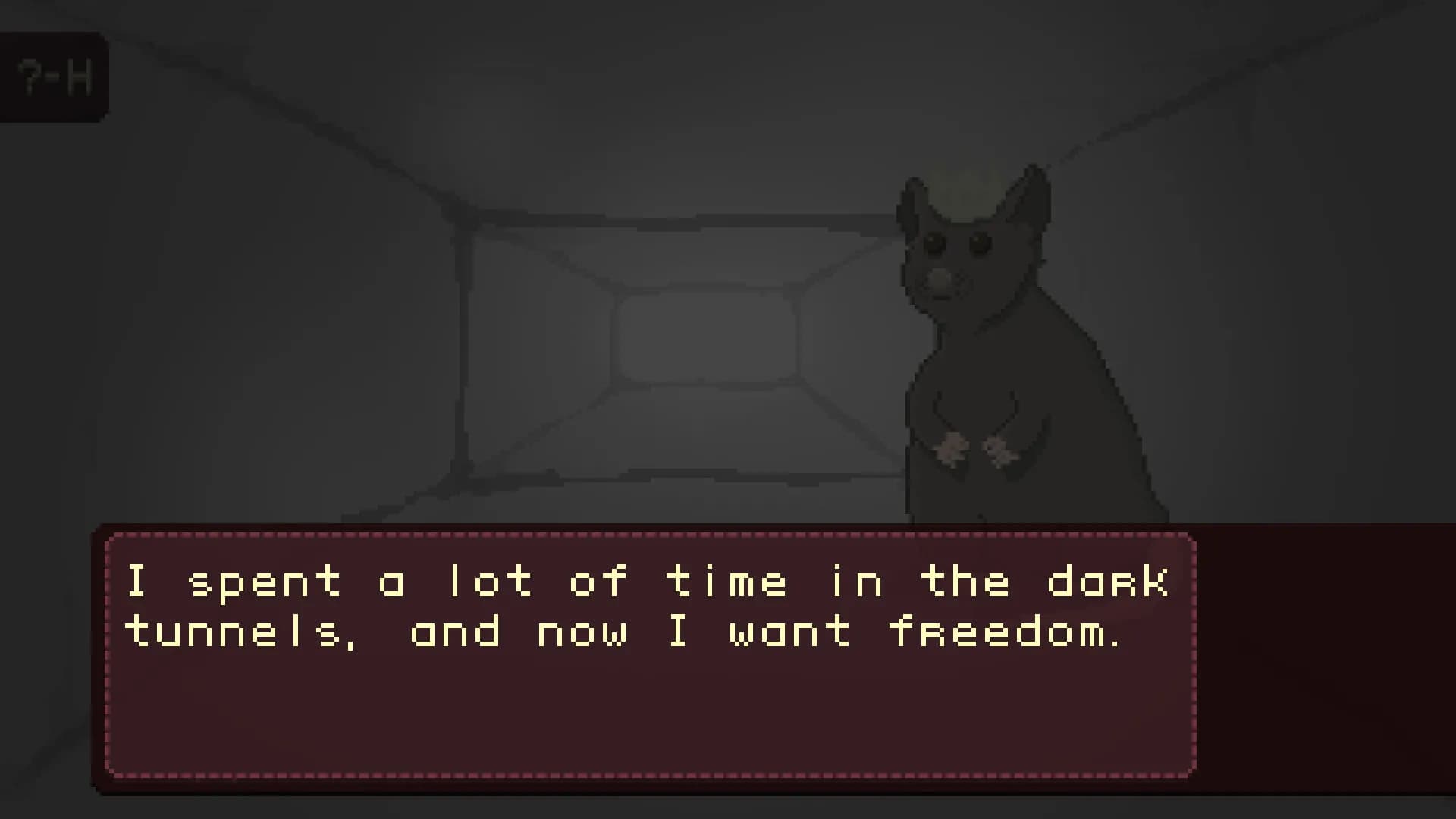
Task: Click the ?-H hint badge
Action: tap(55, 75)
